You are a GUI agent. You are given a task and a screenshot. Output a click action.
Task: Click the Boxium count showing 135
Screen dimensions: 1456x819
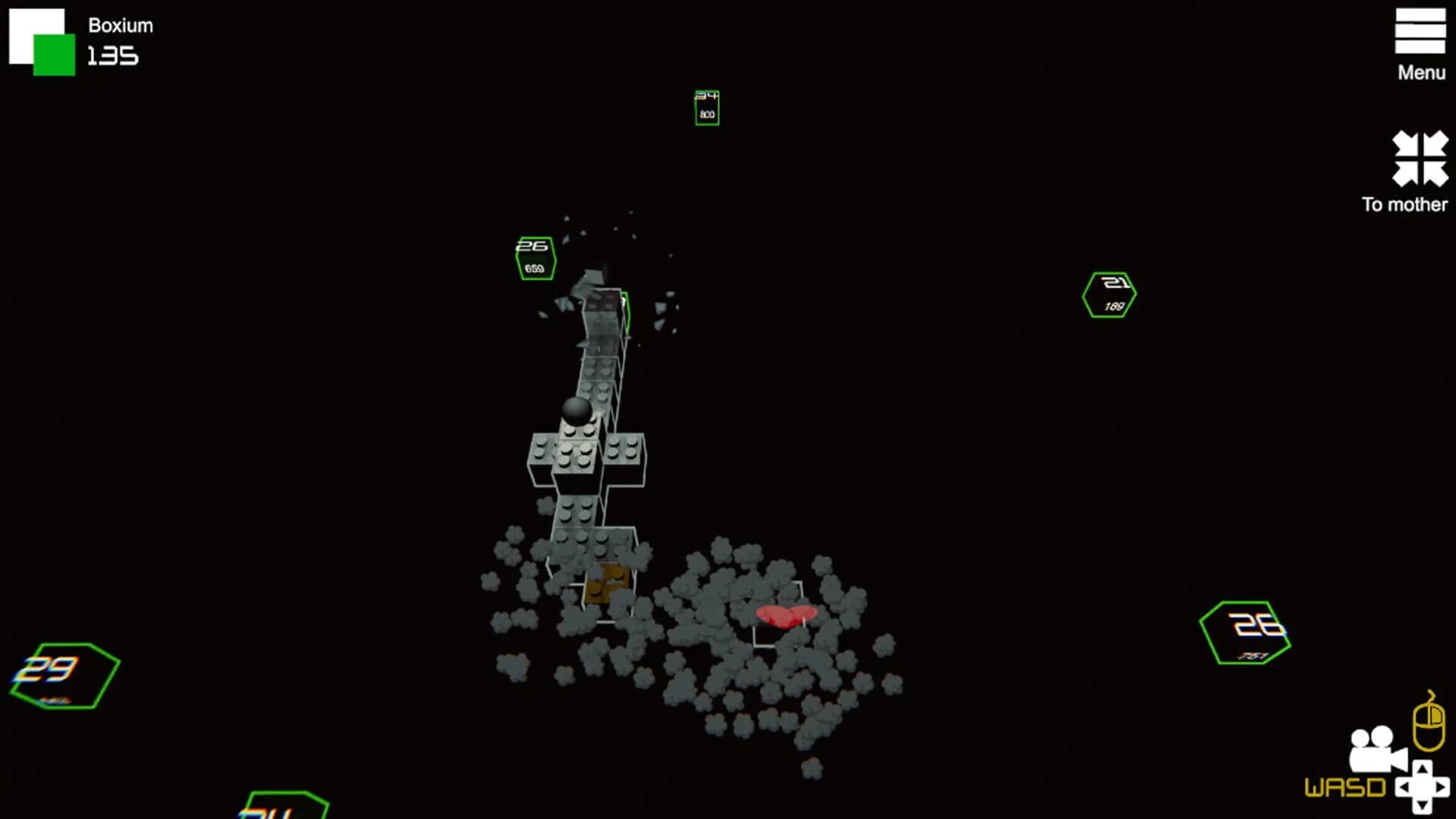click(111, 55)
